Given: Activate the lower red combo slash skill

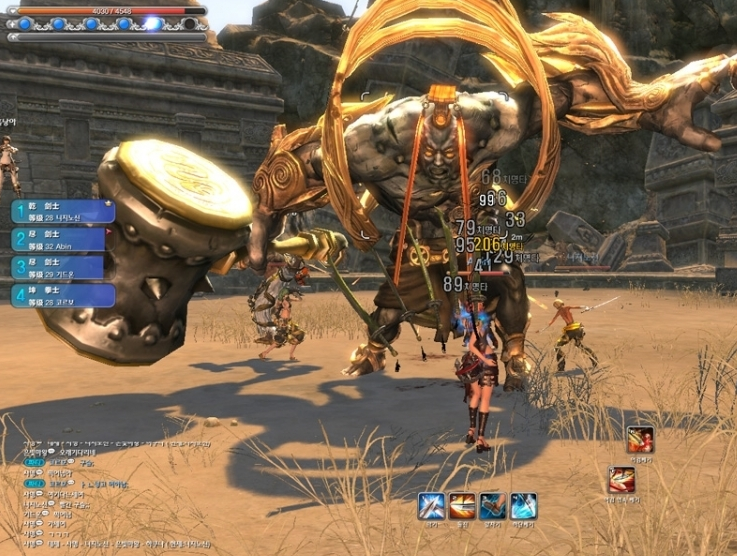Looking at the screenshot, I should coord(621,480).
